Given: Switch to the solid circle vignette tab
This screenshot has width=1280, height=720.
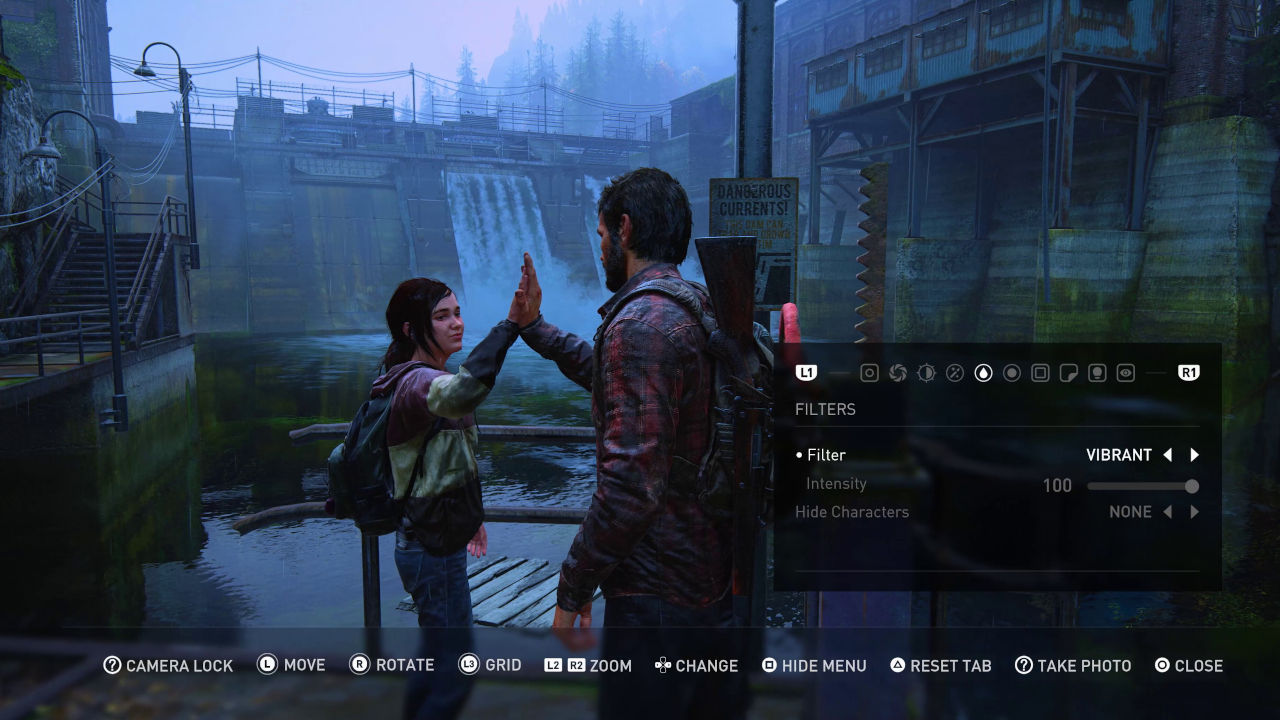Looking at the screenshot, I should [x=1012, y=373].
